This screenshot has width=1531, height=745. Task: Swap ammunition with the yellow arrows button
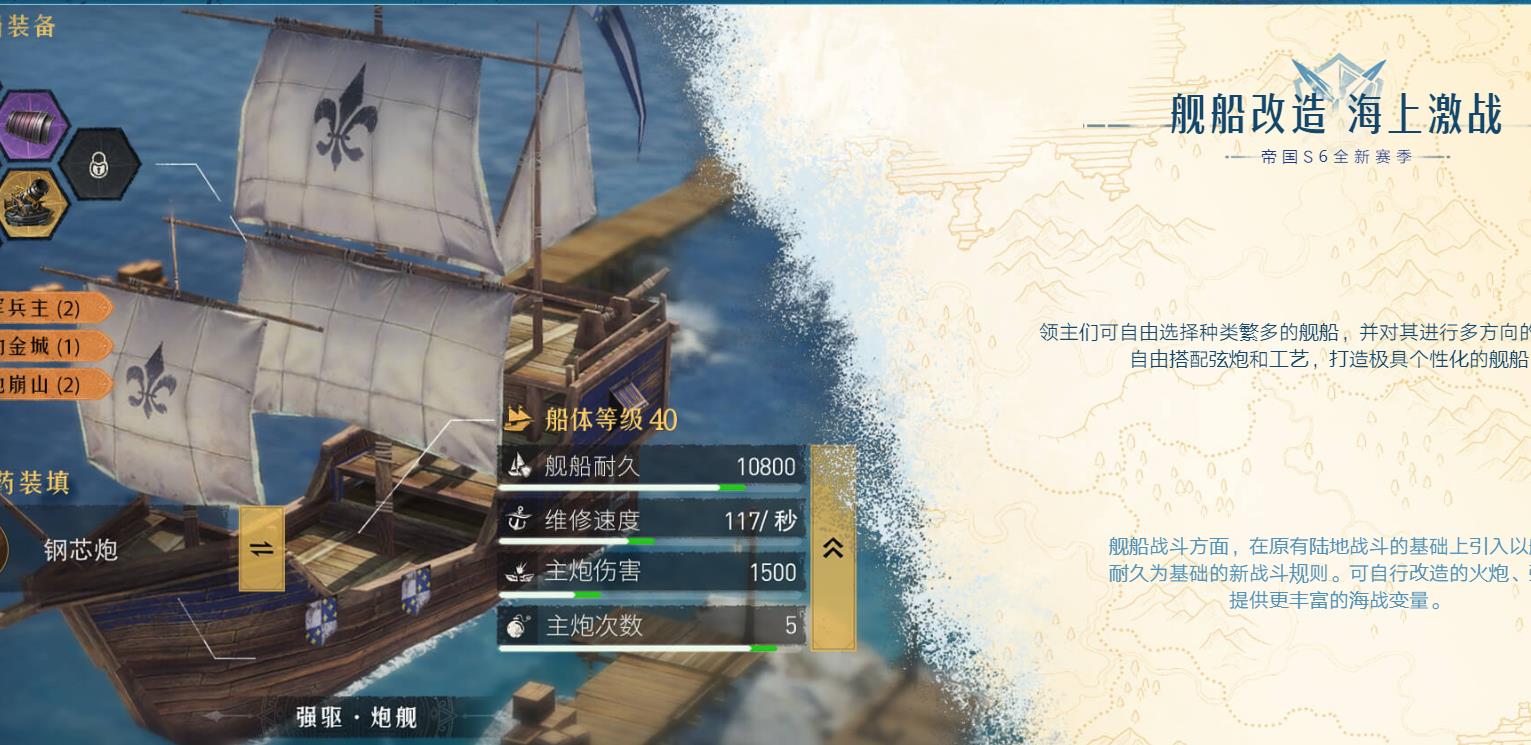click(x=261, y=548)
